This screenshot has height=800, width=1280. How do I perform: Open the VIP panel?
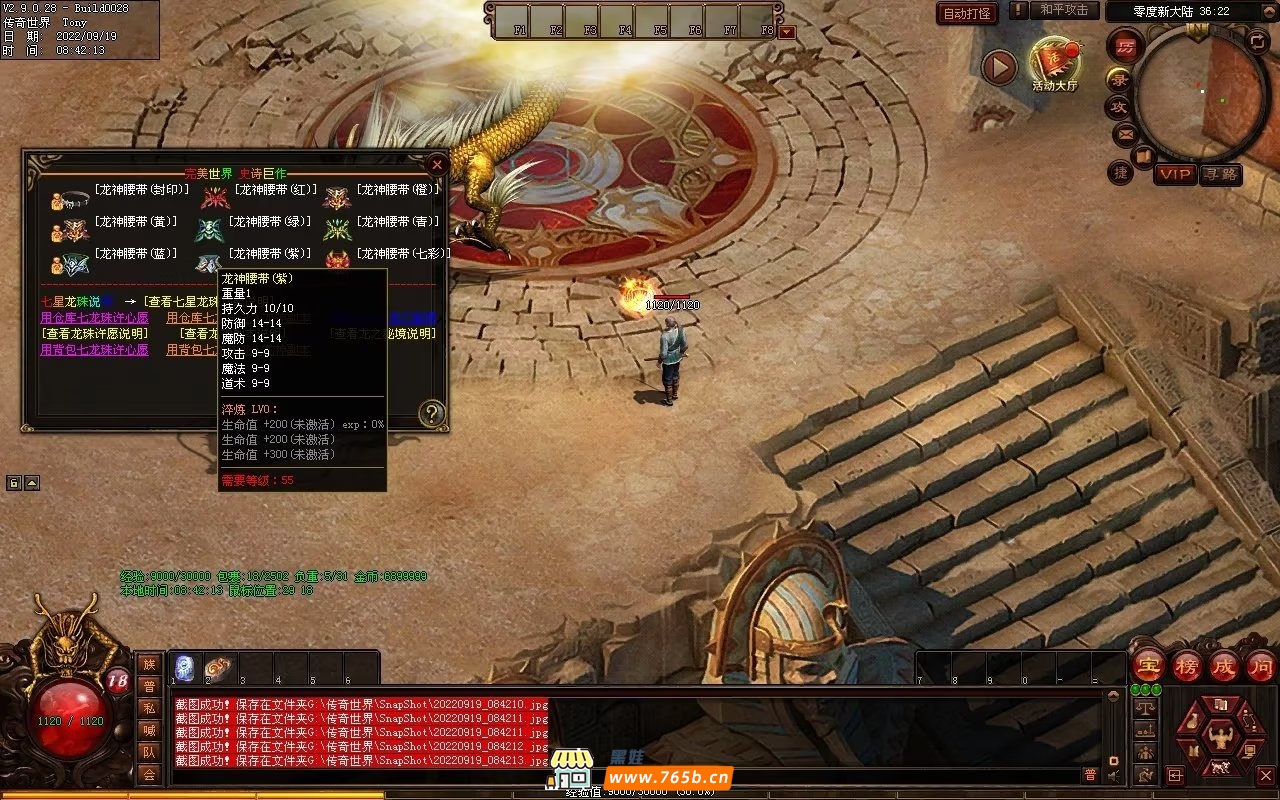click(1175, 175)
